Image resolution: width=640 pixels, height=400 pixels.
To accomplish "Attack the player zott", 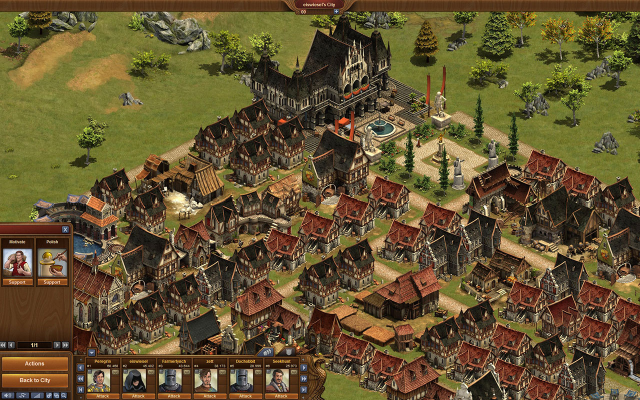I will point(207,394).
